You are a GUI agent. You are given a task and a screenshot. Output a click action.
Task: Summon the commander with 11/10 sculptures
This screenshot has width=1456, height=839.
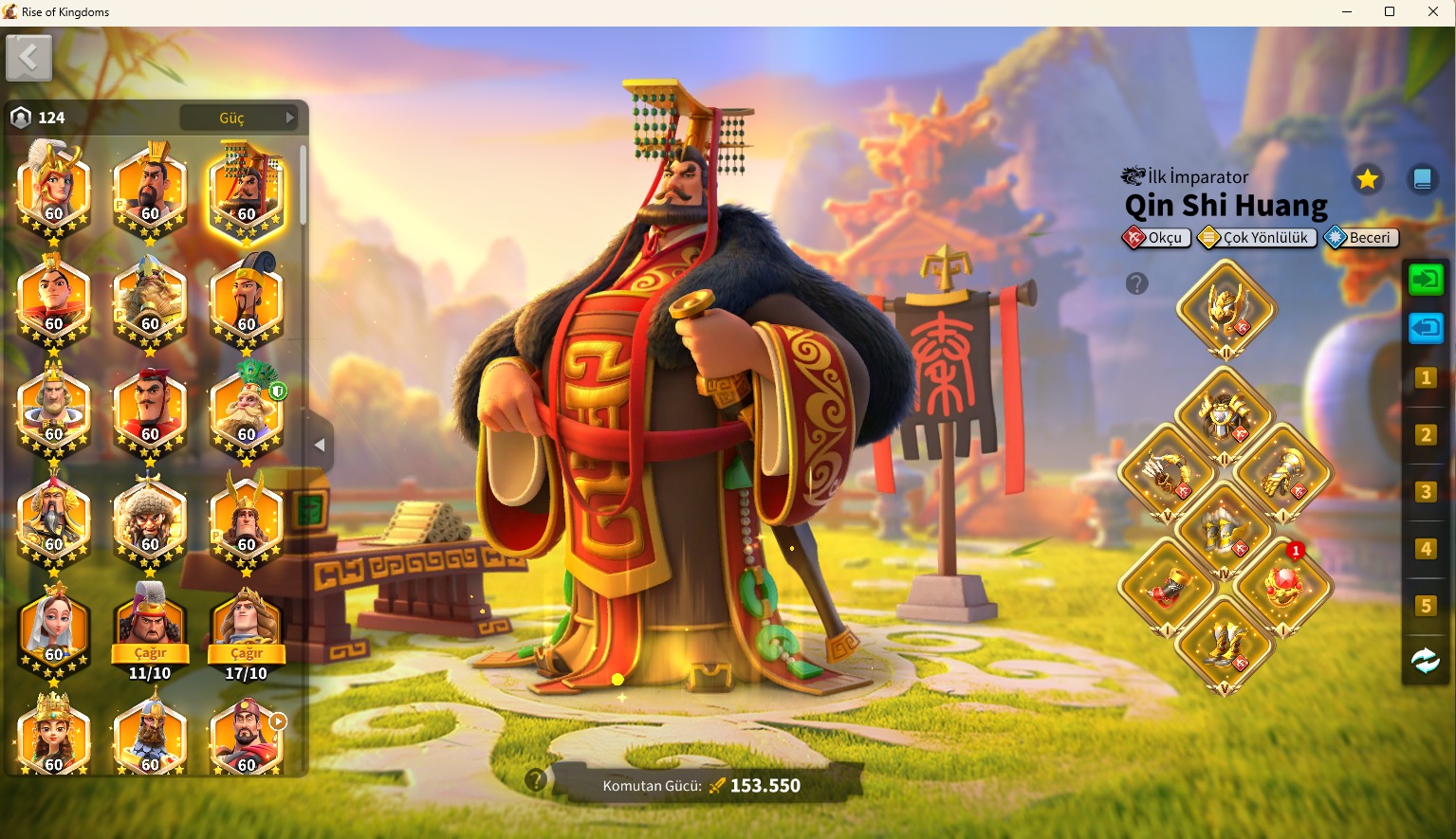tap(150, 653)
